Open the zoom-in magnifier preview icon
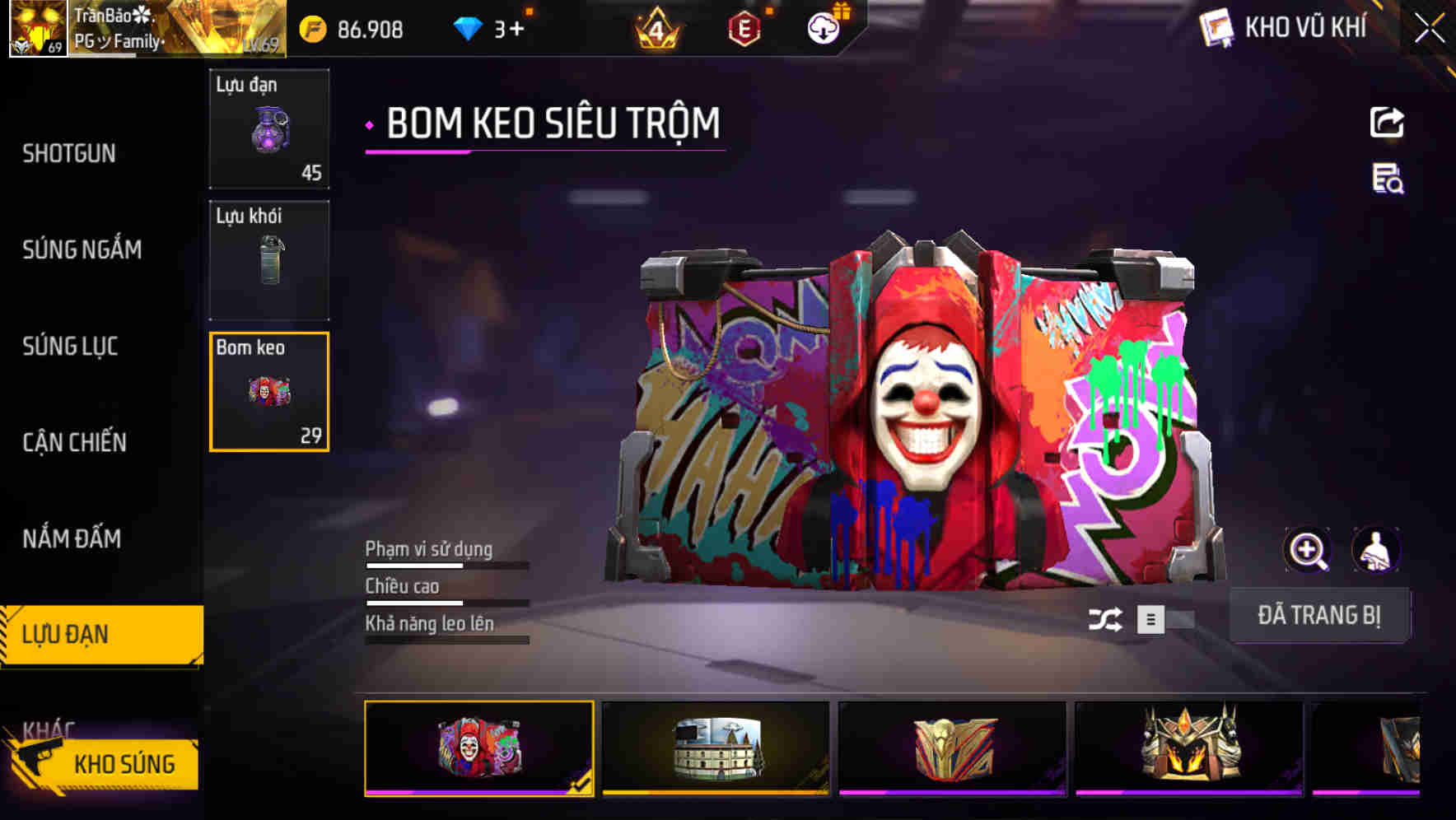The image size is (1456, 820). [1308, 549]
